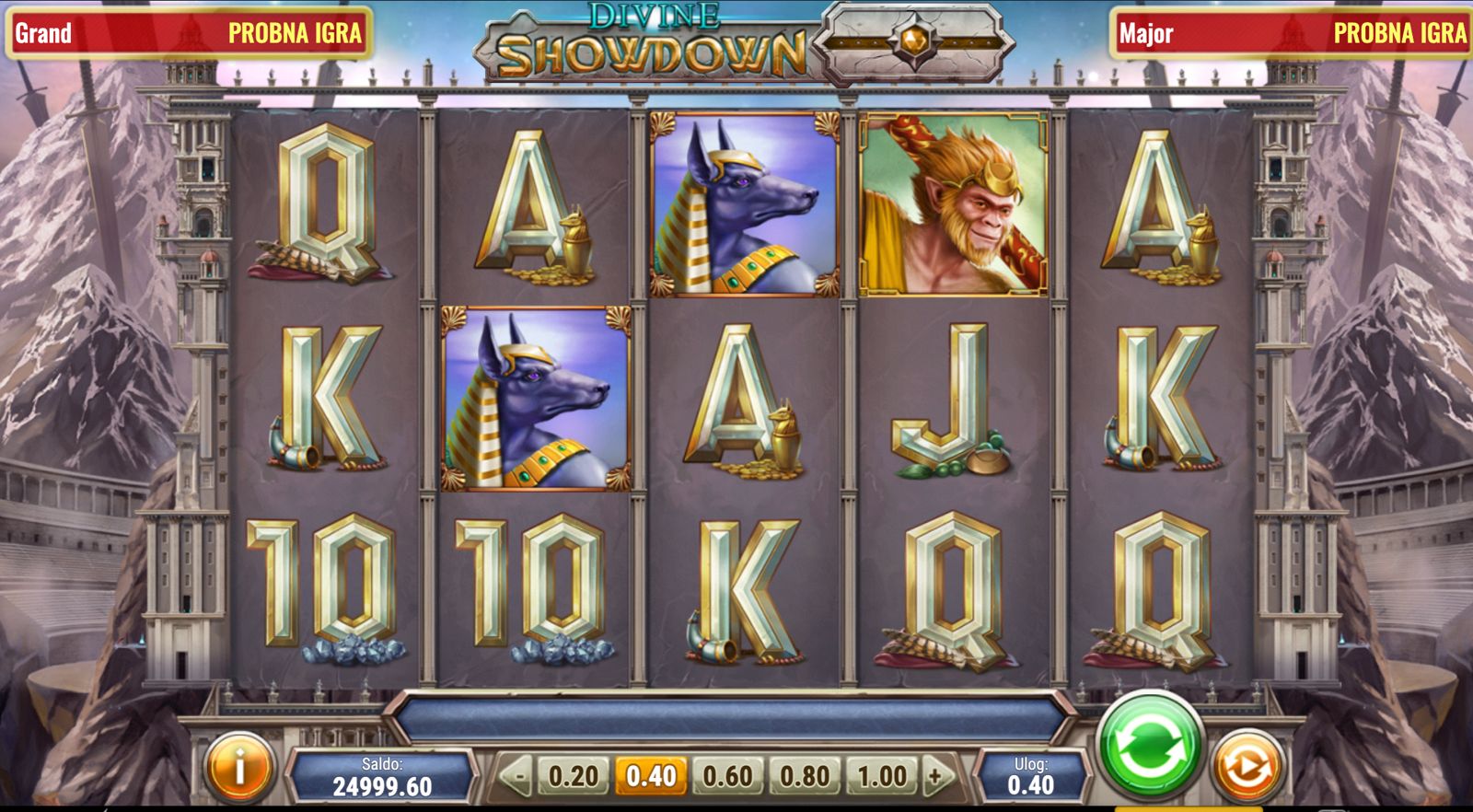This screenshot has width=1473, height=812.
Task: Select the 1.00 bet amount
Action: point(881,776)
